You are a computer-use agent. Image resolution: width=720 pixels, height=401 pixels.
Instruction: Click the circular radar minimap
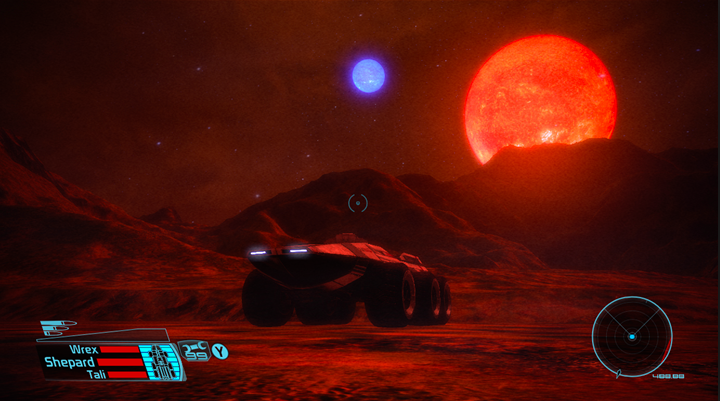point(631,336)
